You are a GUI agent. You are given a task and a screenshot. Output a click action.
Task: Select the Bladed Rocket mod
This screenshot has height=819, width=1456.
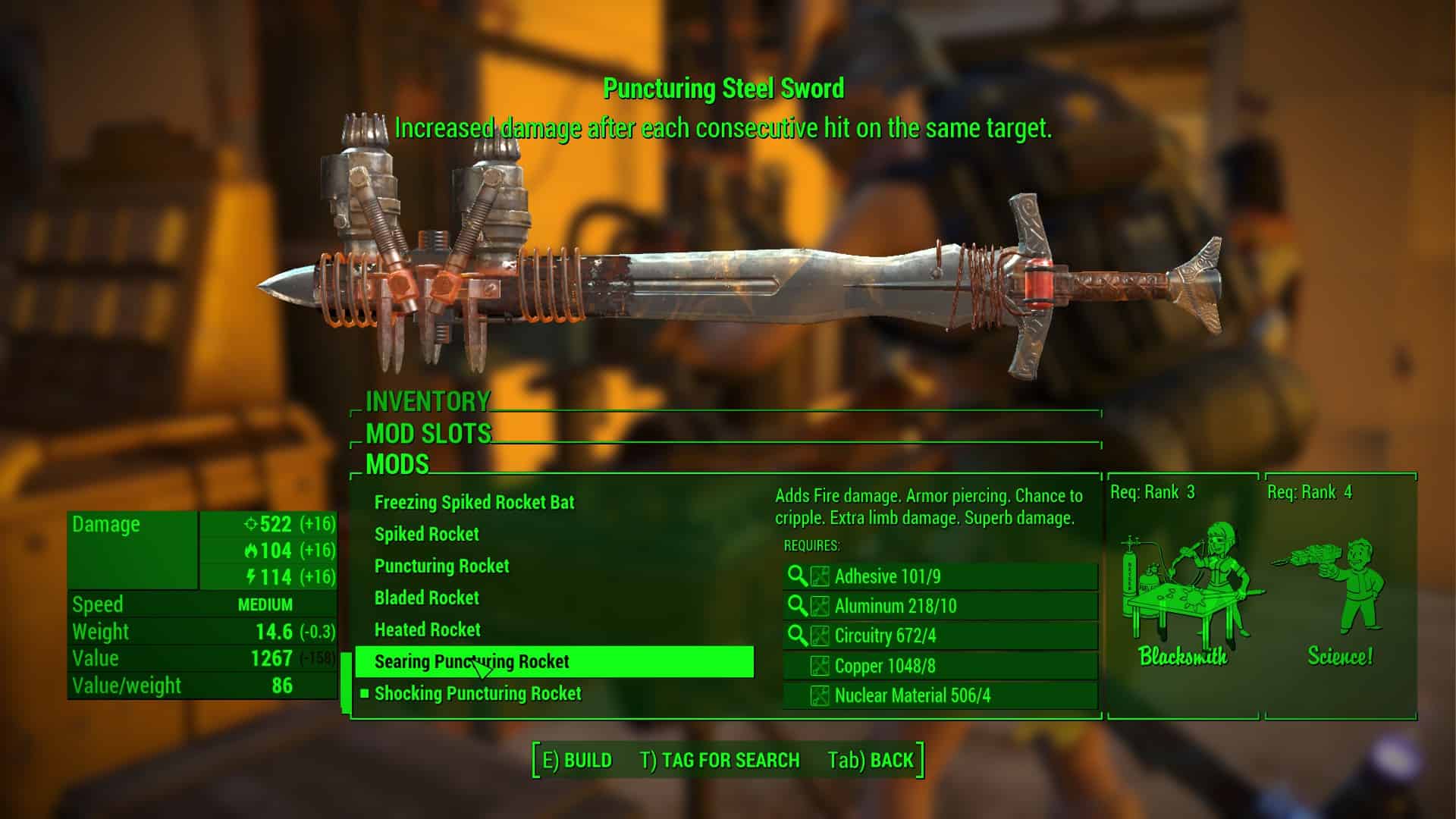pos(426,598)
